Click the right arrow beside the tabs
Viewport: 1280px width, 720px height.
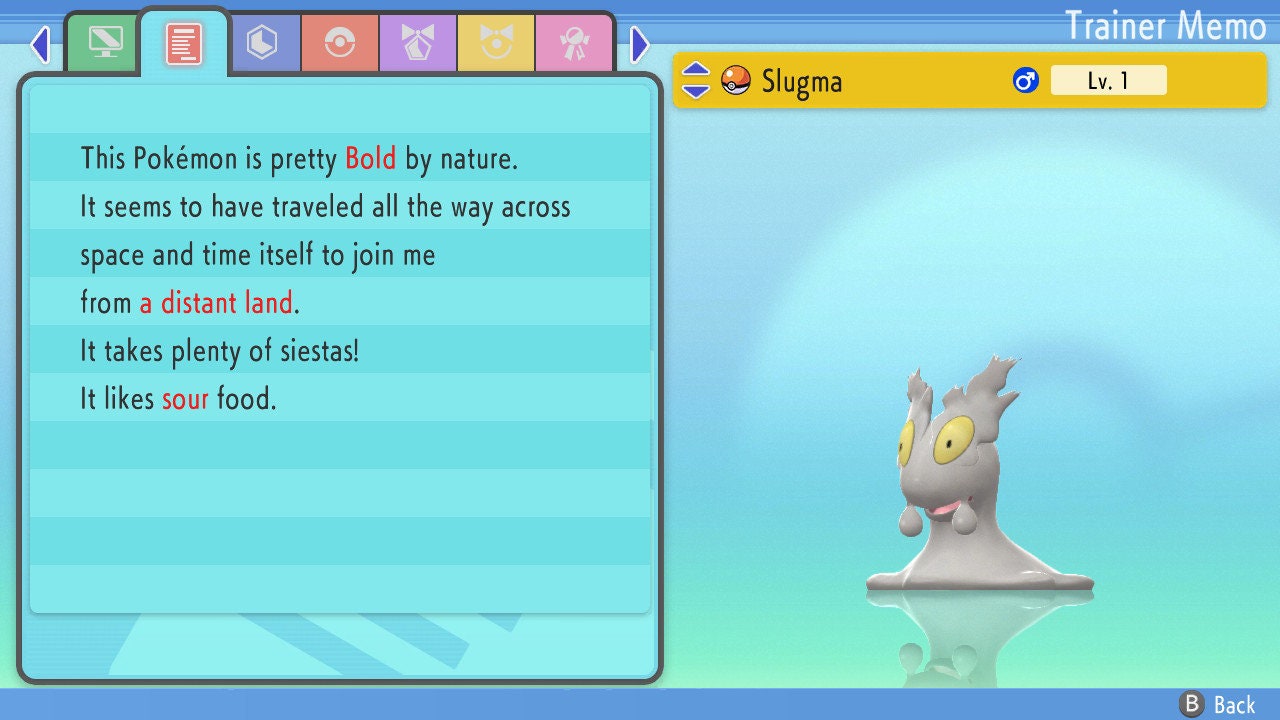pyautogui.click(x=640, y=44)
